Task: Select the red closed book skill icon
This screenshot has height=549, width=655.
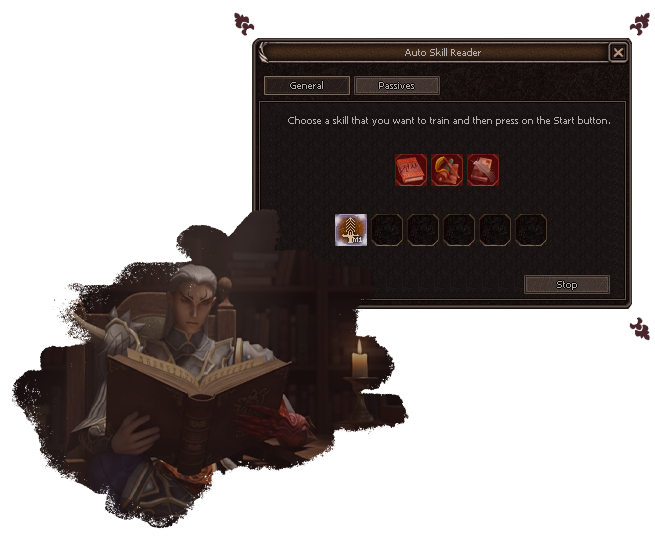Action: (411, 169)
